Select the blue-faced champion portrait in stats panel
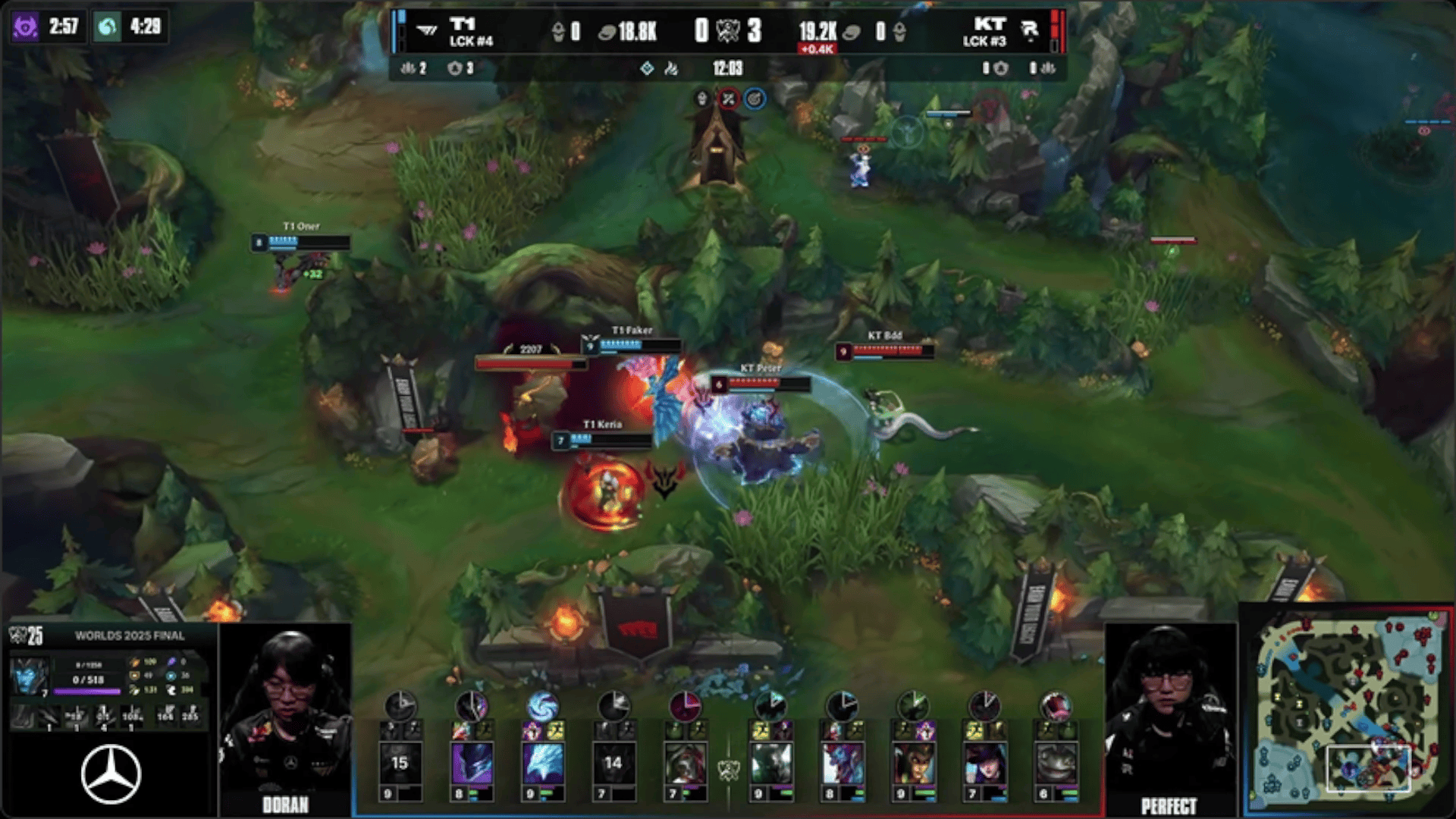This screenshot has height=819, width=1456. point(30,677)
